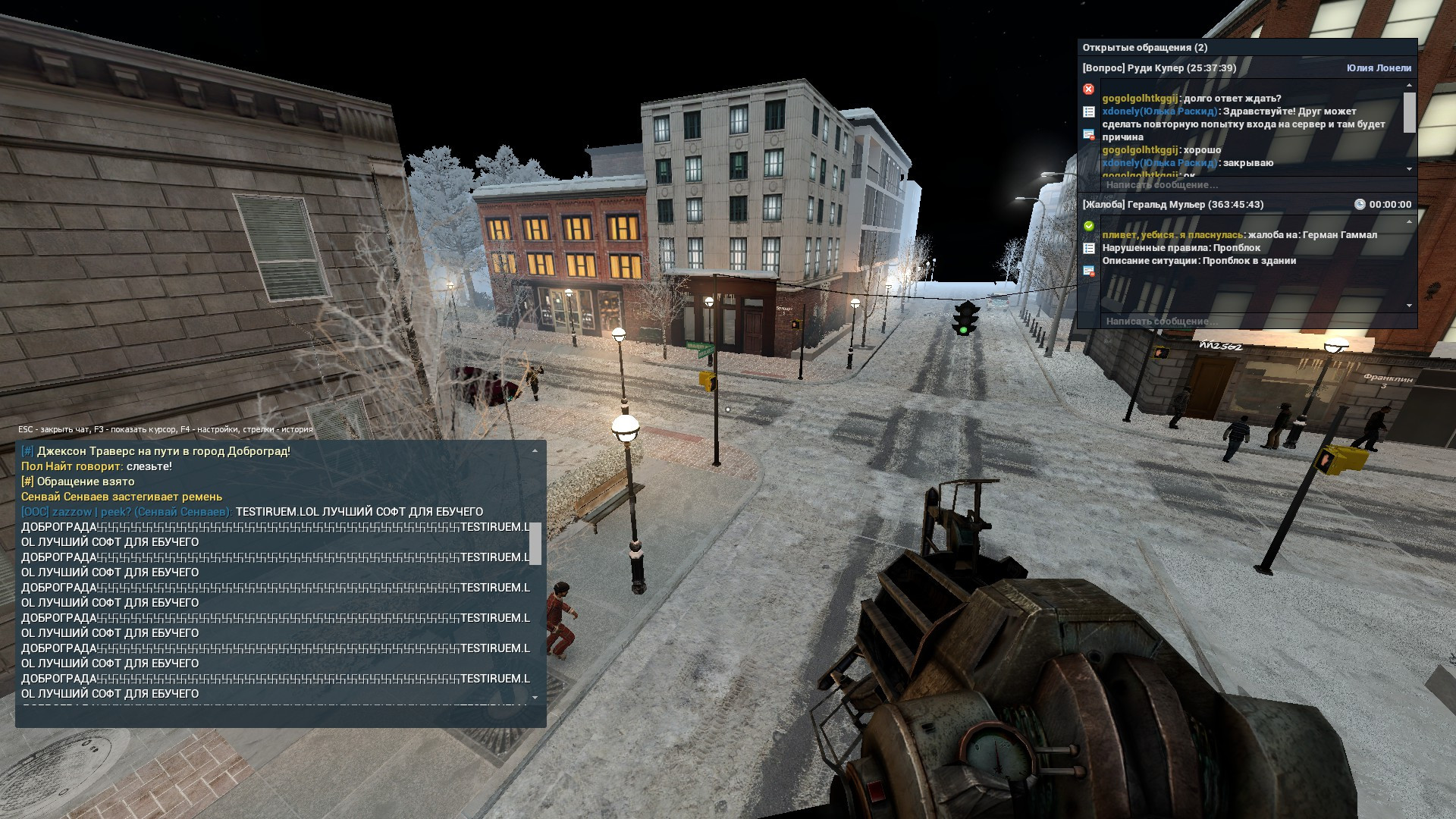Click the down arrow in Геральд Мульер message list
The height and width of the screenshot is (819, 1456).
(1410, 306)
